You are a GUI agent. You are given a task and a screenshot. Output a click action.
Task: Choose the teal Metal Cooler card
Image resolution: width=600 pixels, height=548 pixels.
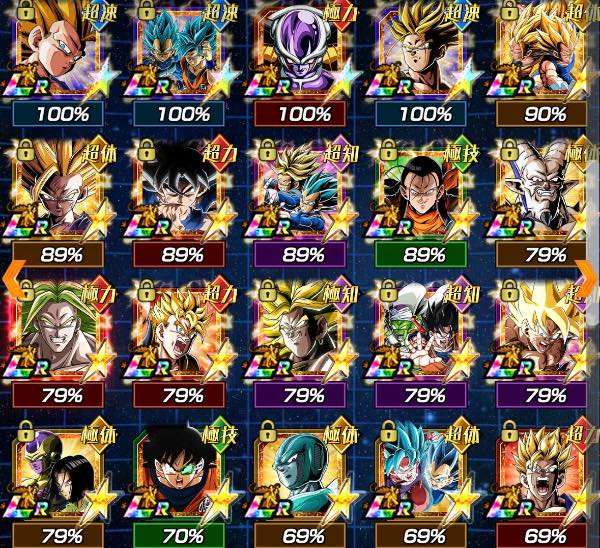(x=301, y=468)
